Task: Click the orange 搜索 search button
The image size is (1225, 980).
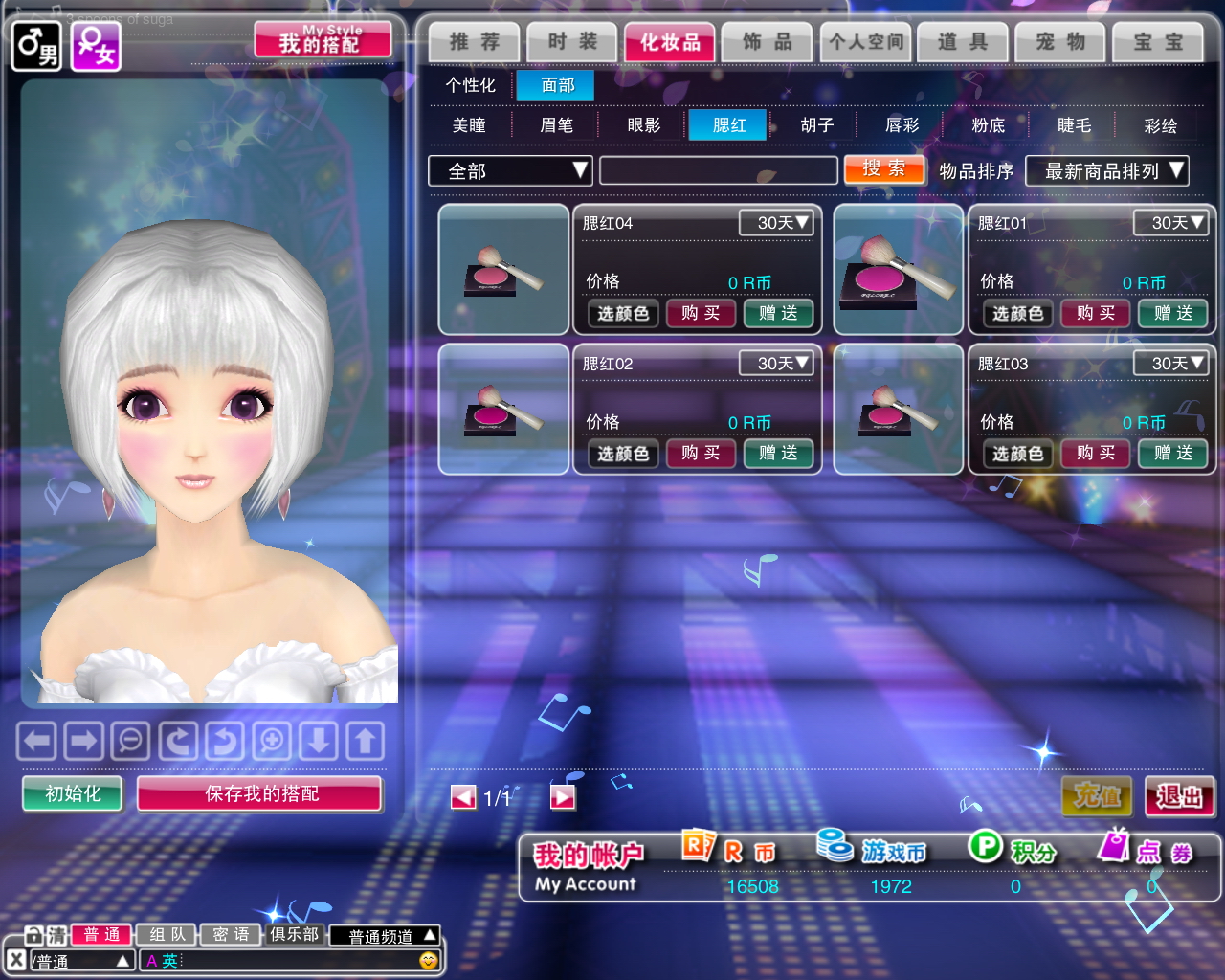Action: (x=884, y=169)
